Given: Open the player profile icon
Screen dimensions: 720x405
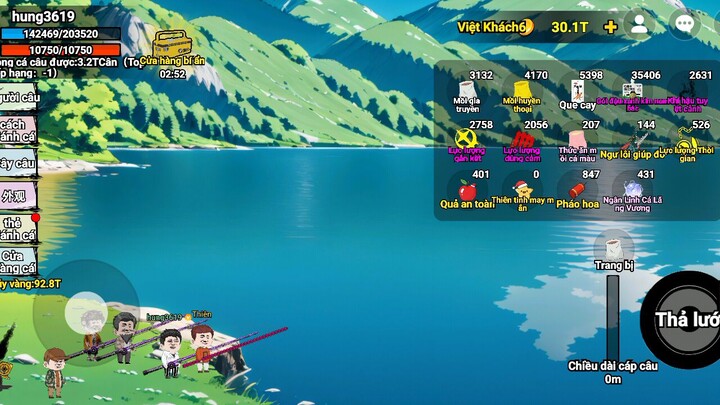Looking at the screenshot, I should (x=638, y=26).
